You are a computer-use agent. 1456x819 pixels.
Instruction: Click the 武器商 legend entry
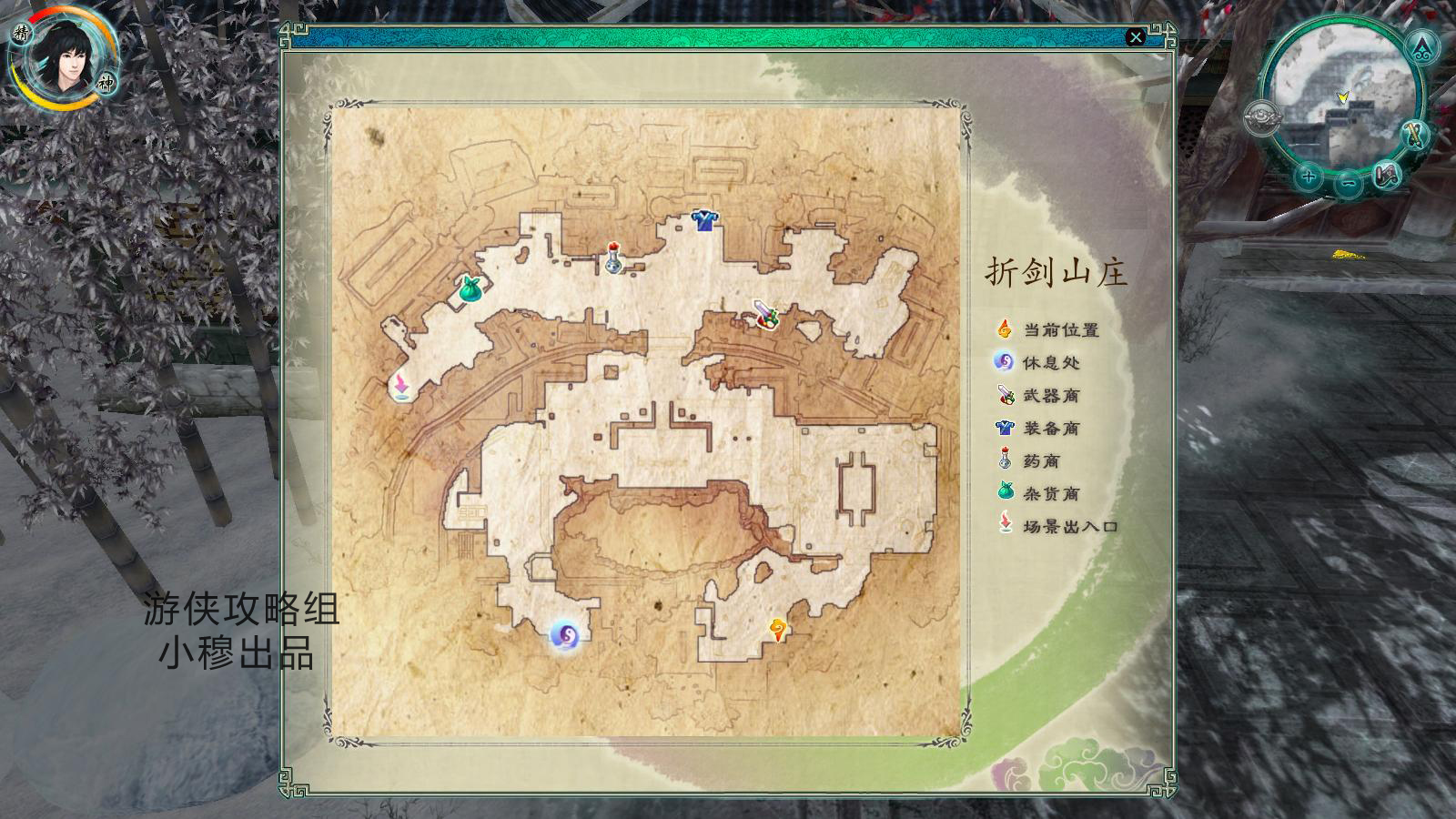1050,396
